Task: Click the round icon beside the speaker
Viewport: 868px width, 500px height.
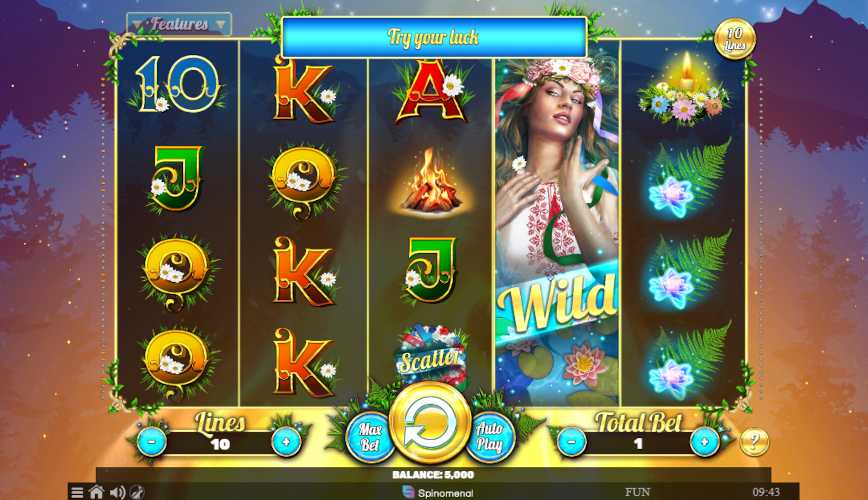Action: 137,492
